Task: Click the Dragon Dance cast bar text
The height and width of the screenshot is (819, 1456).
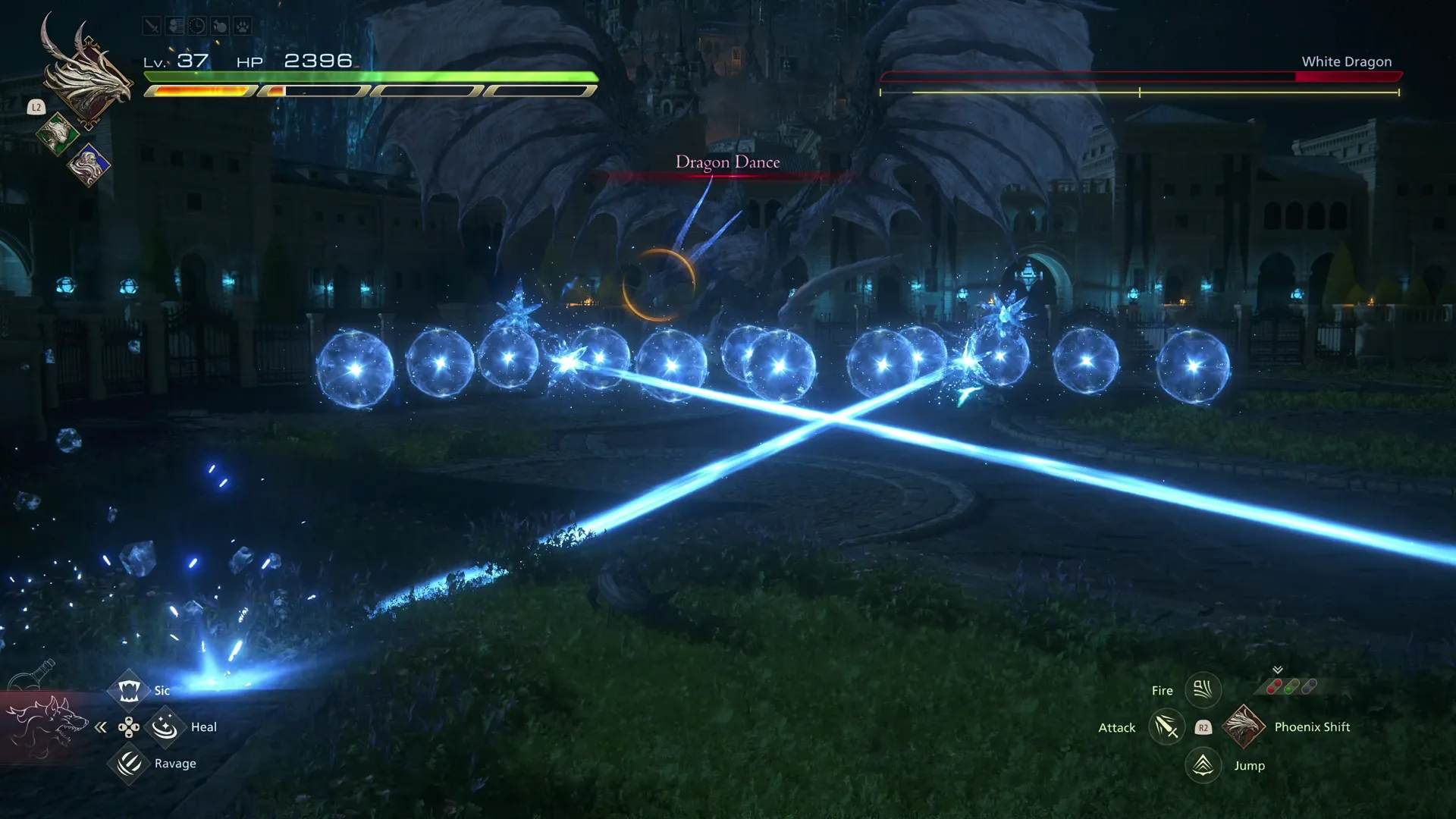Action: coord(727,162)
